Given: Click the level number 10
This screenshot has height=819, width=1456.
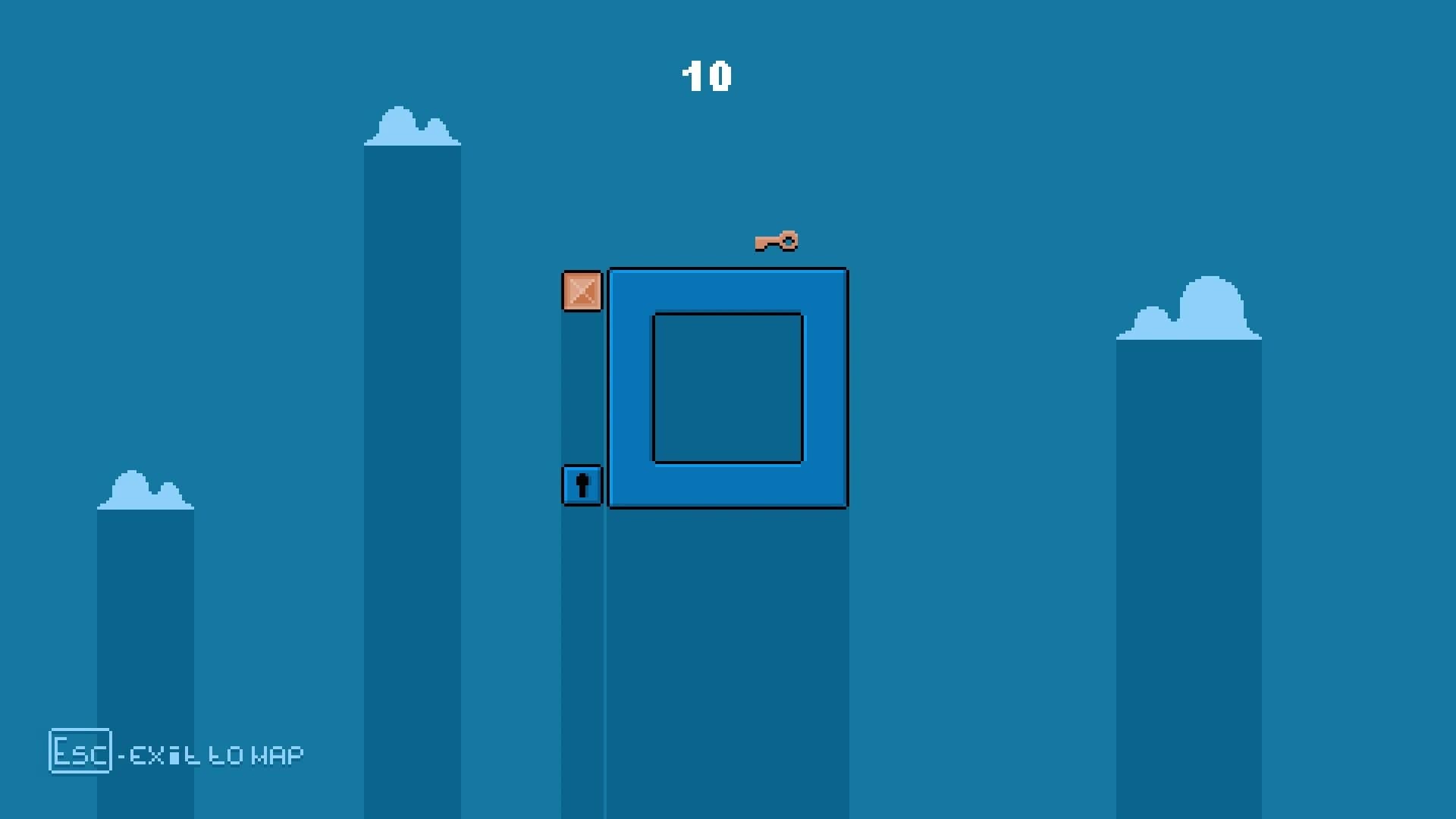Looking at the screenshot, I should 707,75.
